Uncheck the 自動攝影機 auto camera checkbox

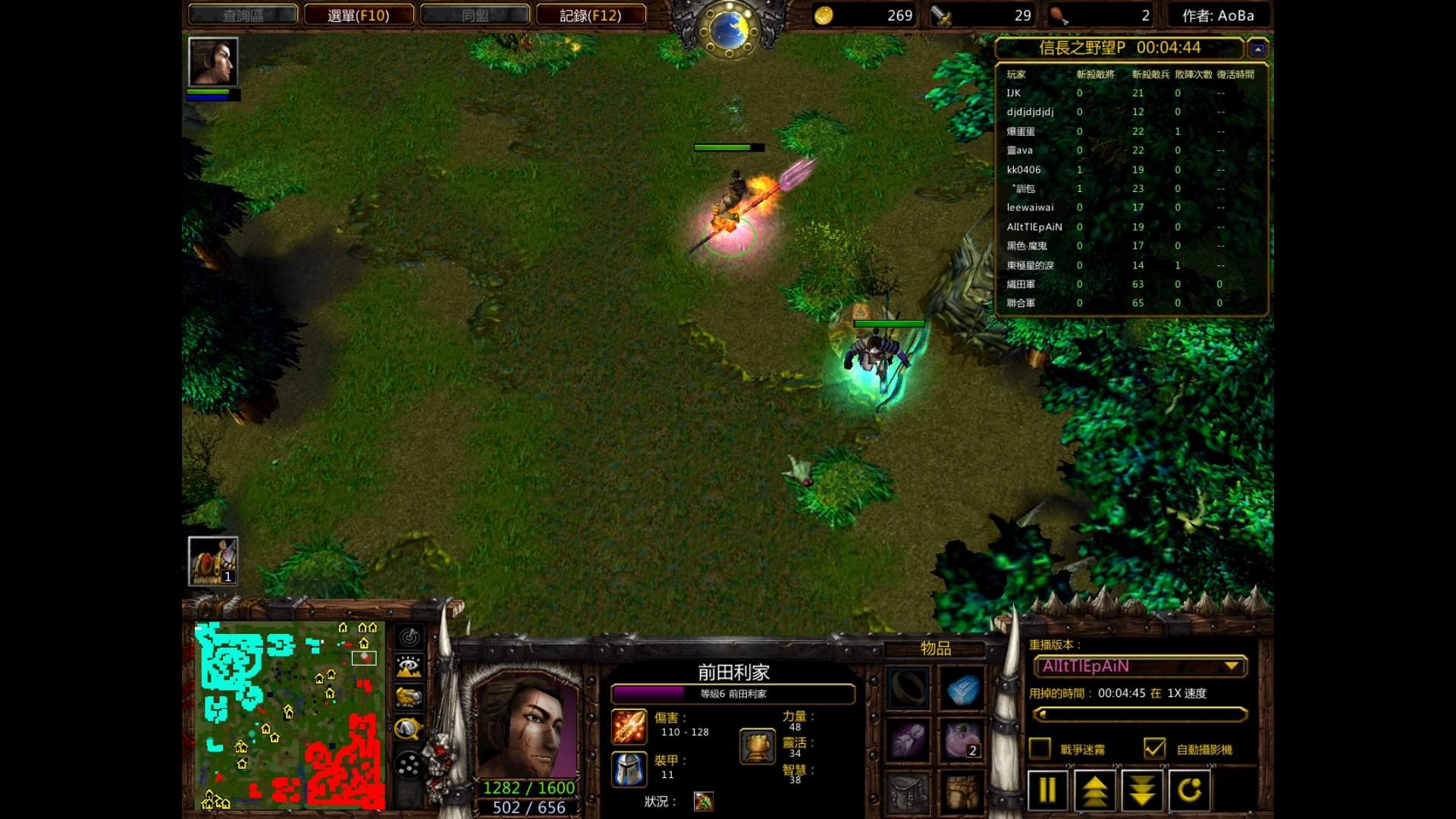1154,748
